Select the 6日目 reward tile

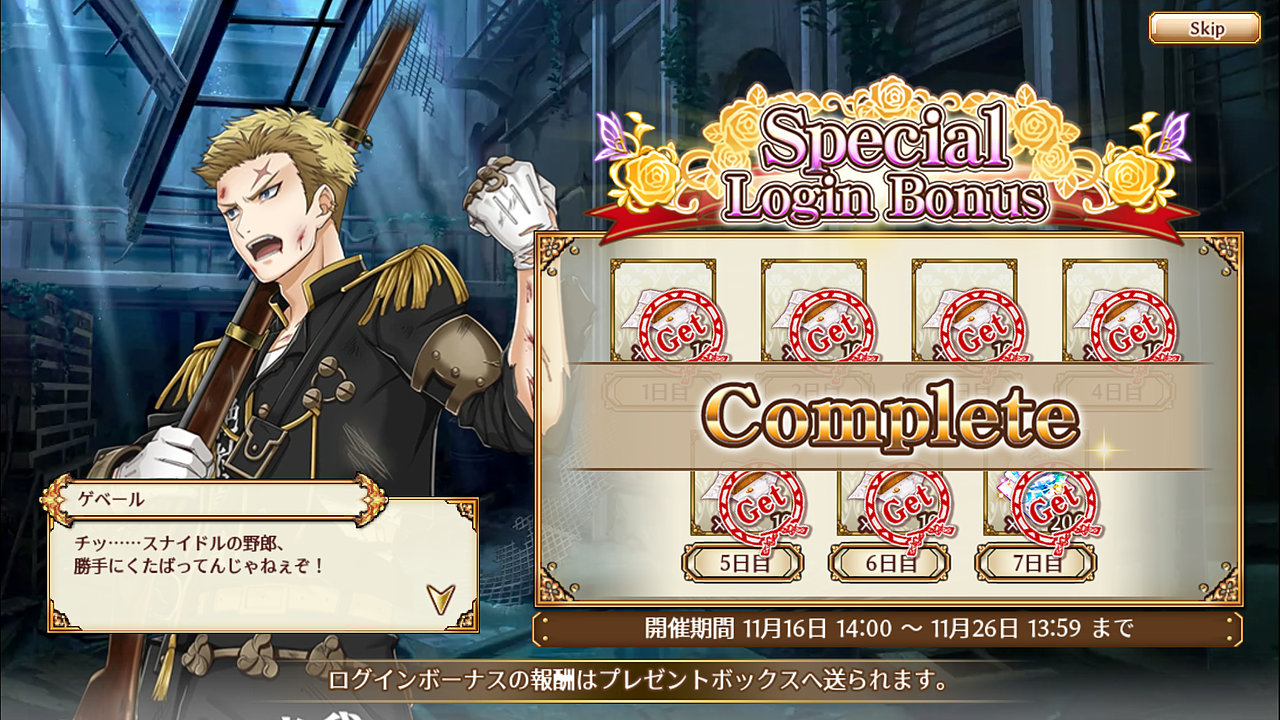pyautogui.click(x=889, y=512)
